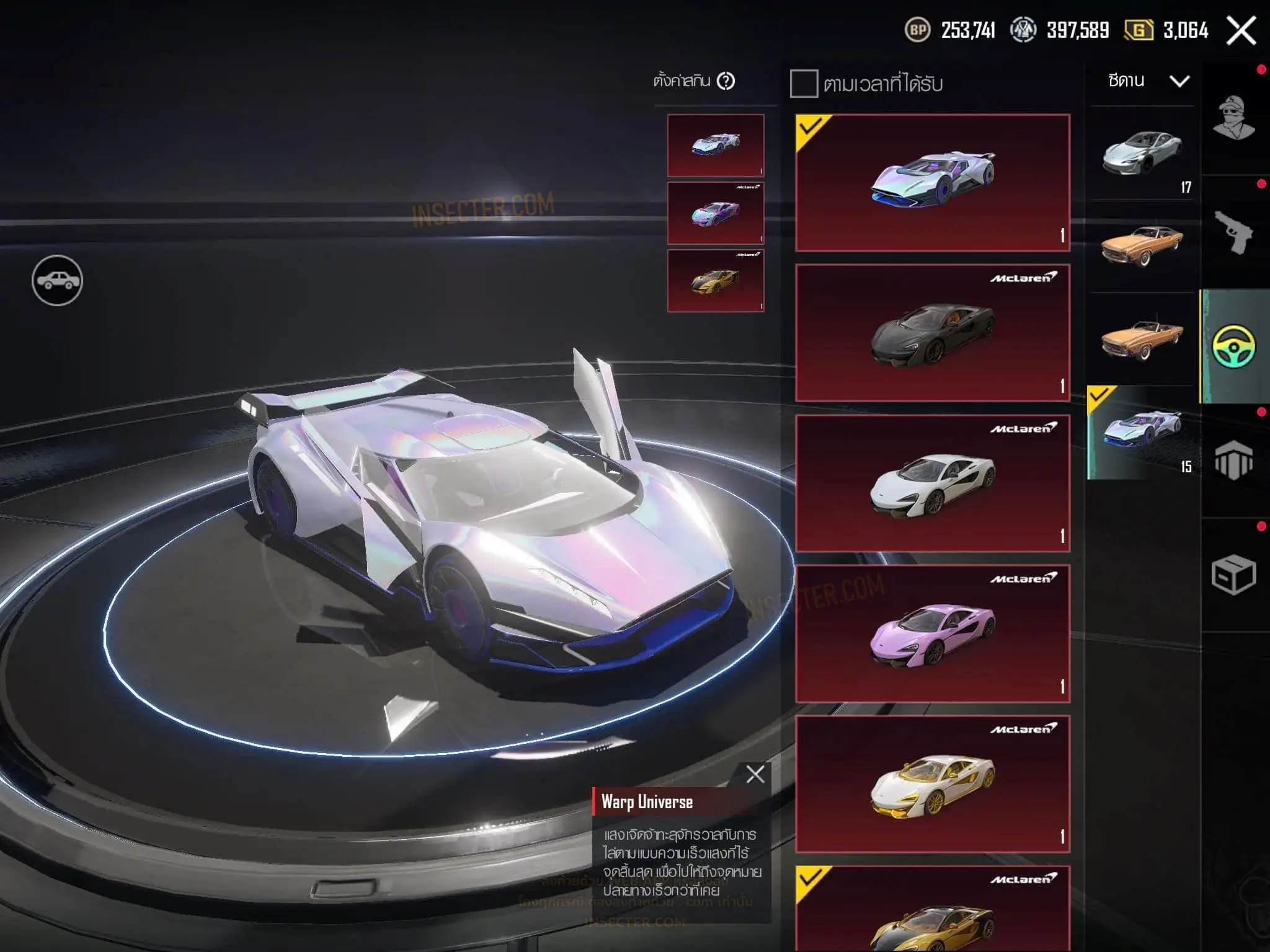Image resolution: width=1270 pixels, height=952 pixels.
Task: Select the steering wheel vehicles tab
Action: point(1234,346)
